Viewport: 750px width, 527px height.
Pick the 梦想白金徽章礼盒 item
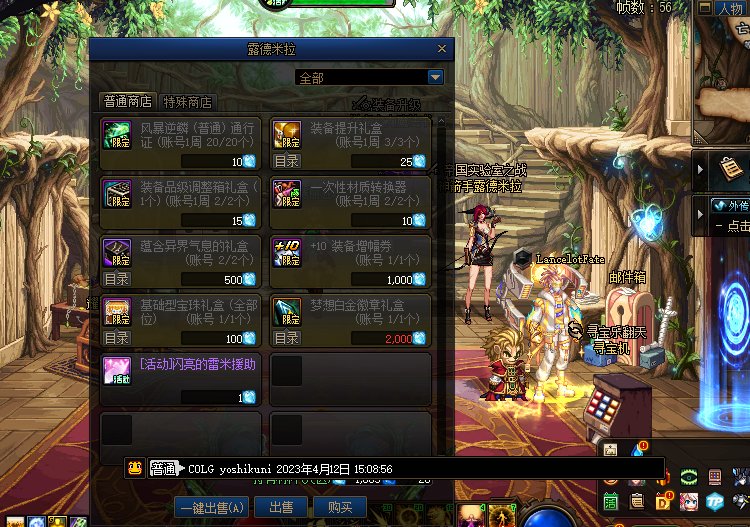(x=350, y=319)
